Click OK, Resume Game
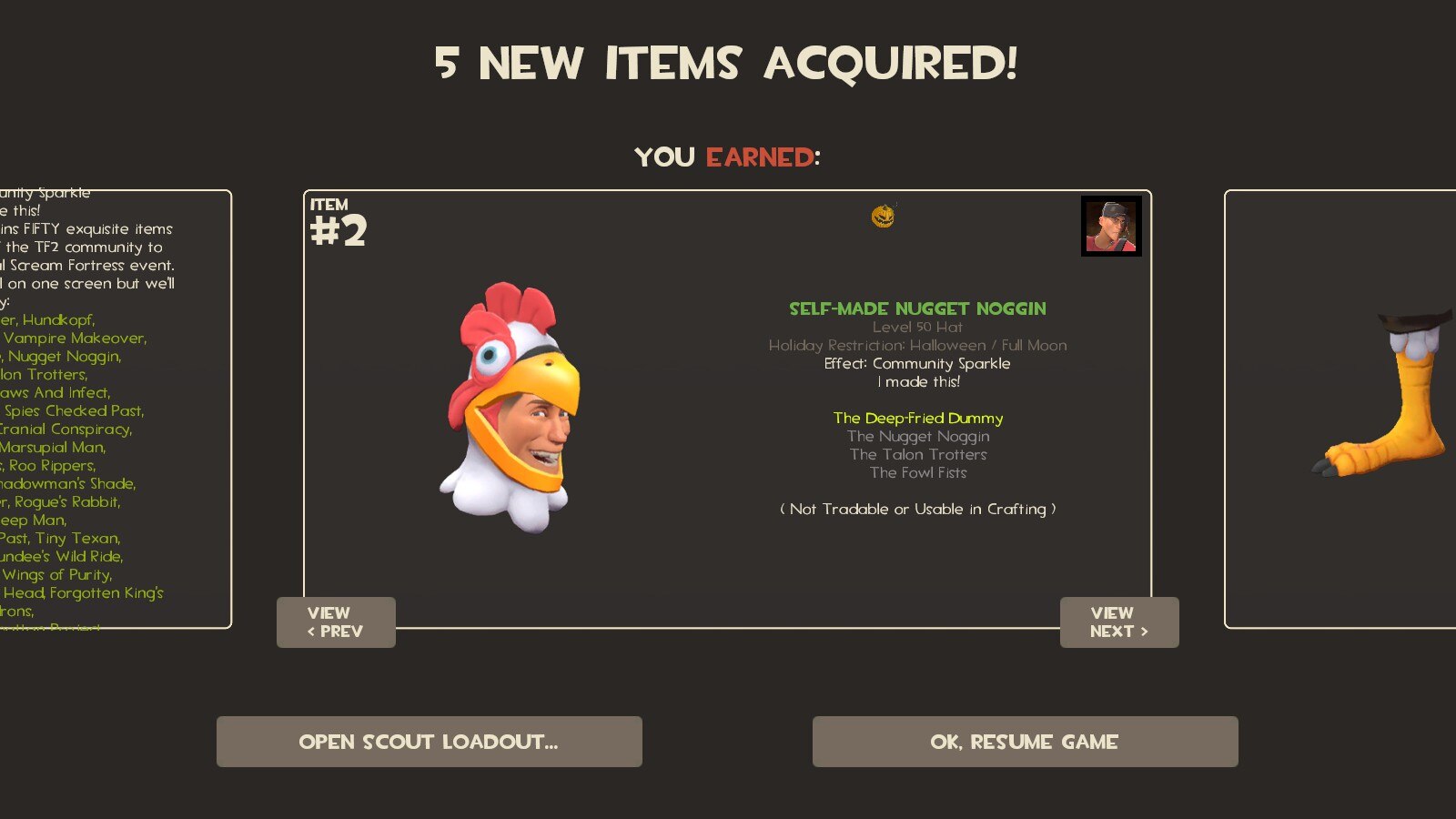 click(1025, 742)
